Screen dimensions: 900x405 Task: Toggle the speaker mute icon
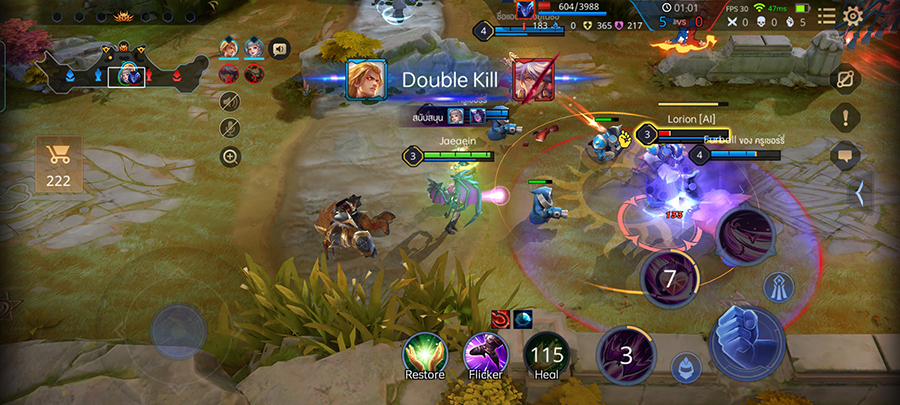[230, 100]
